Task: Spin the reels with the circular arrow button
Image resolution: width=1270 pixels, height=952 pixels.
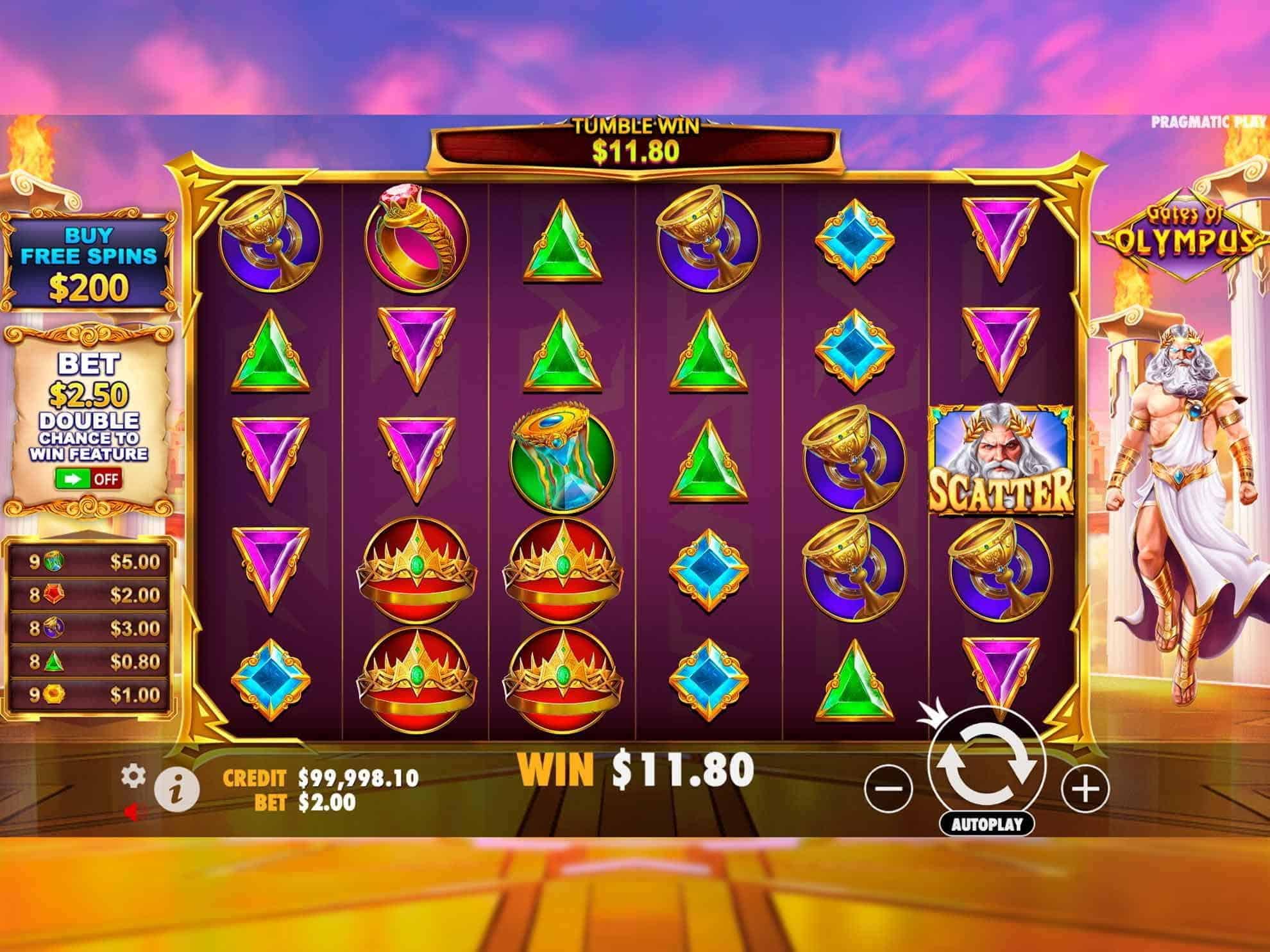Action: (x=986, y=766)
